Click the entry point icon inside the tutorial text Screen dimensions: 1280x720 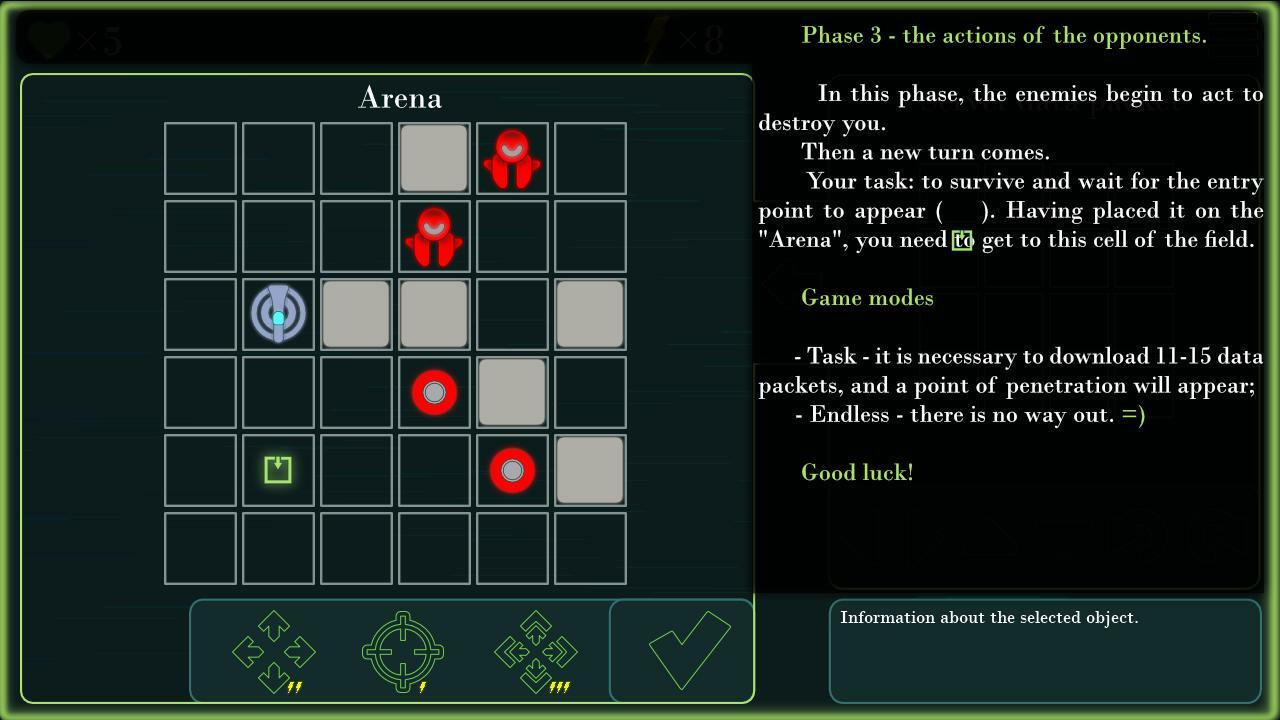coord(963,240)
